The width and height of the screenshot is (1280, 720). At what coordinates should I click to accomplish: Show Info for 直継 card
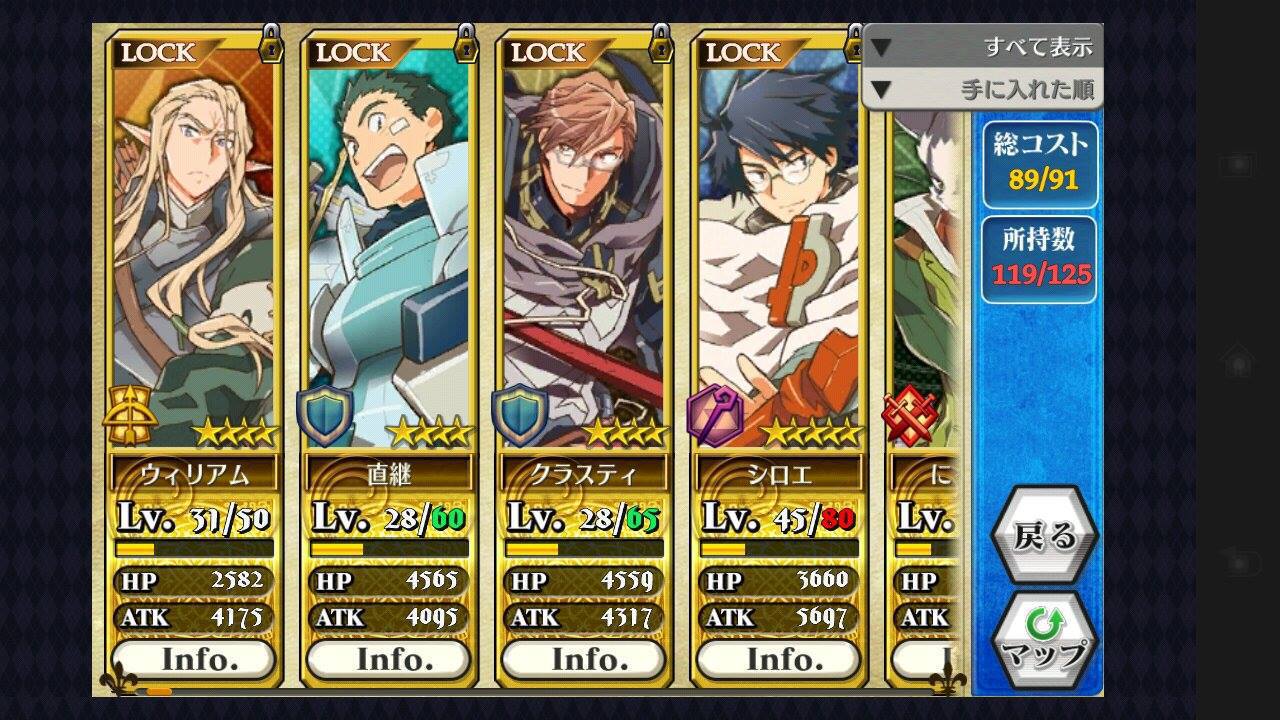(x=388, y=659)
